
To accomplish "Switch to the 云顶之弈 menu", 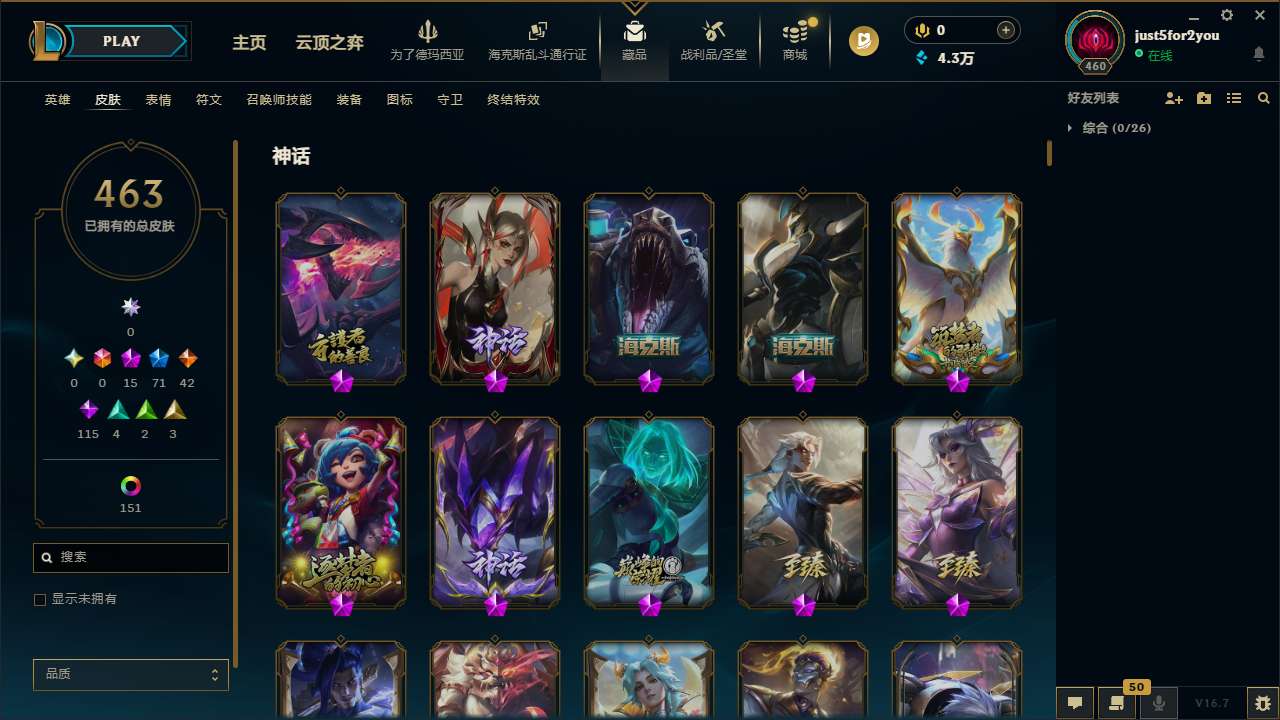I will (330, 42).
